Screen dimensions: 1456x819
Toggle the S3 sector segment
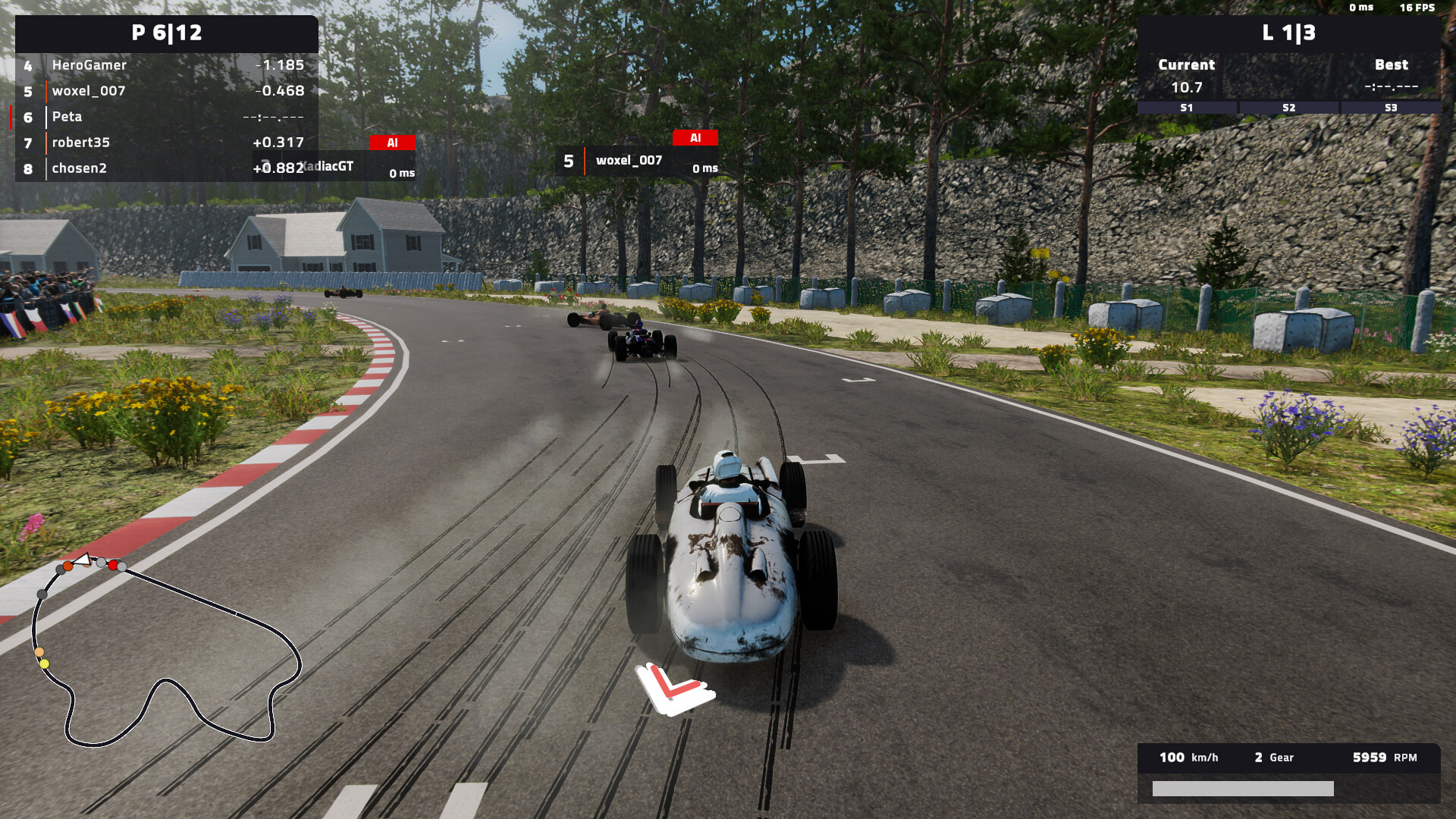tap(1392, 108)
